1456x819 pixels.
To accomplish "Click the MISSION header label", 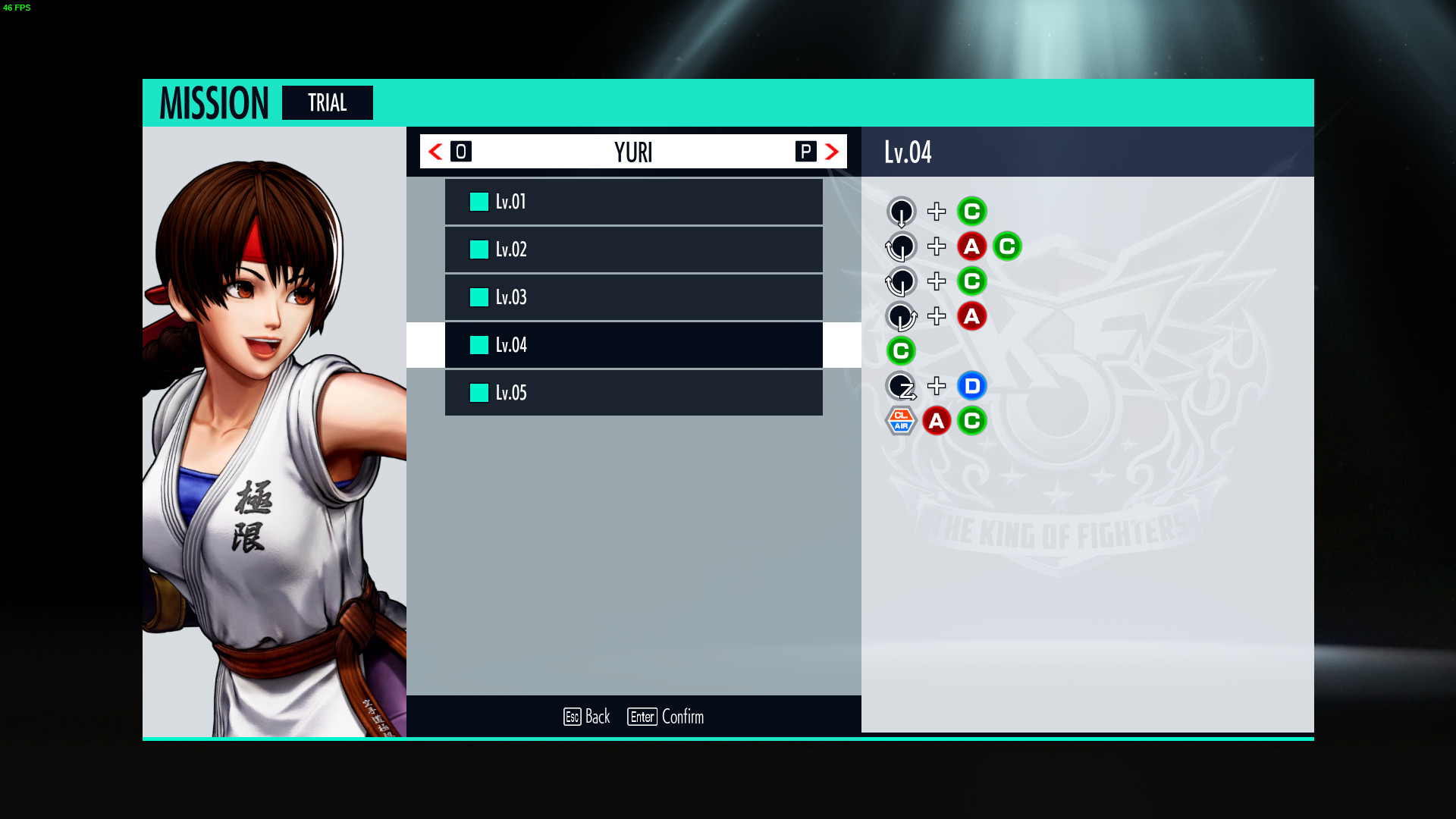I will point(215,102).
